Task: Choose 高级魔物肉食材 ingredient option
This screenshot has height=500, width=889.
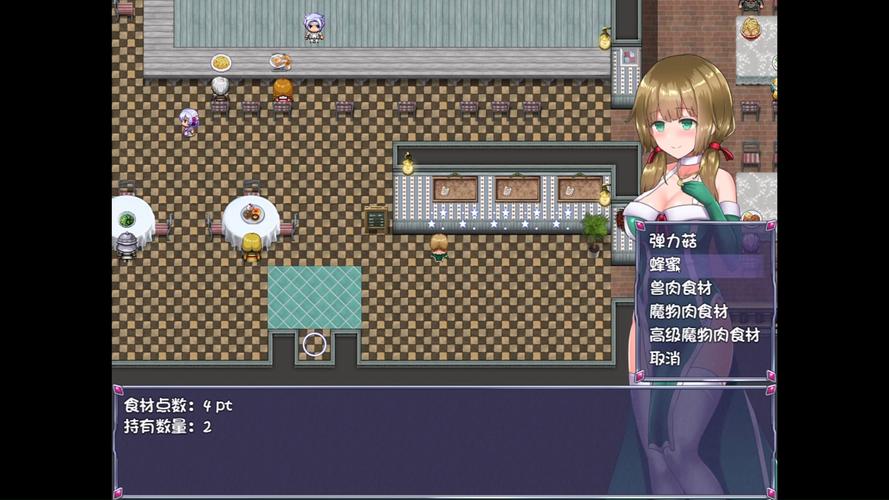Action: tap(704, 335)
